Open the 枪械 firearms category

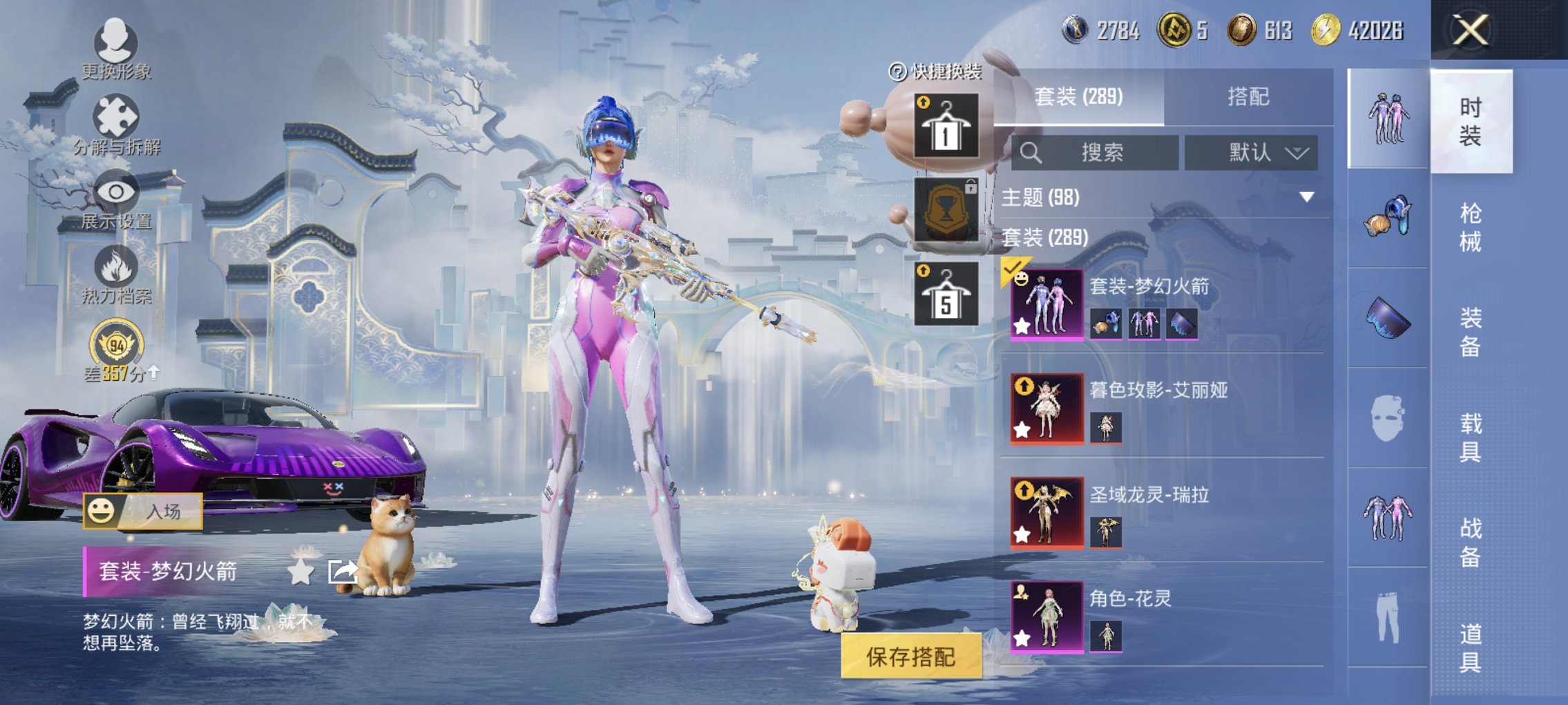click(x=1470, y=227)
